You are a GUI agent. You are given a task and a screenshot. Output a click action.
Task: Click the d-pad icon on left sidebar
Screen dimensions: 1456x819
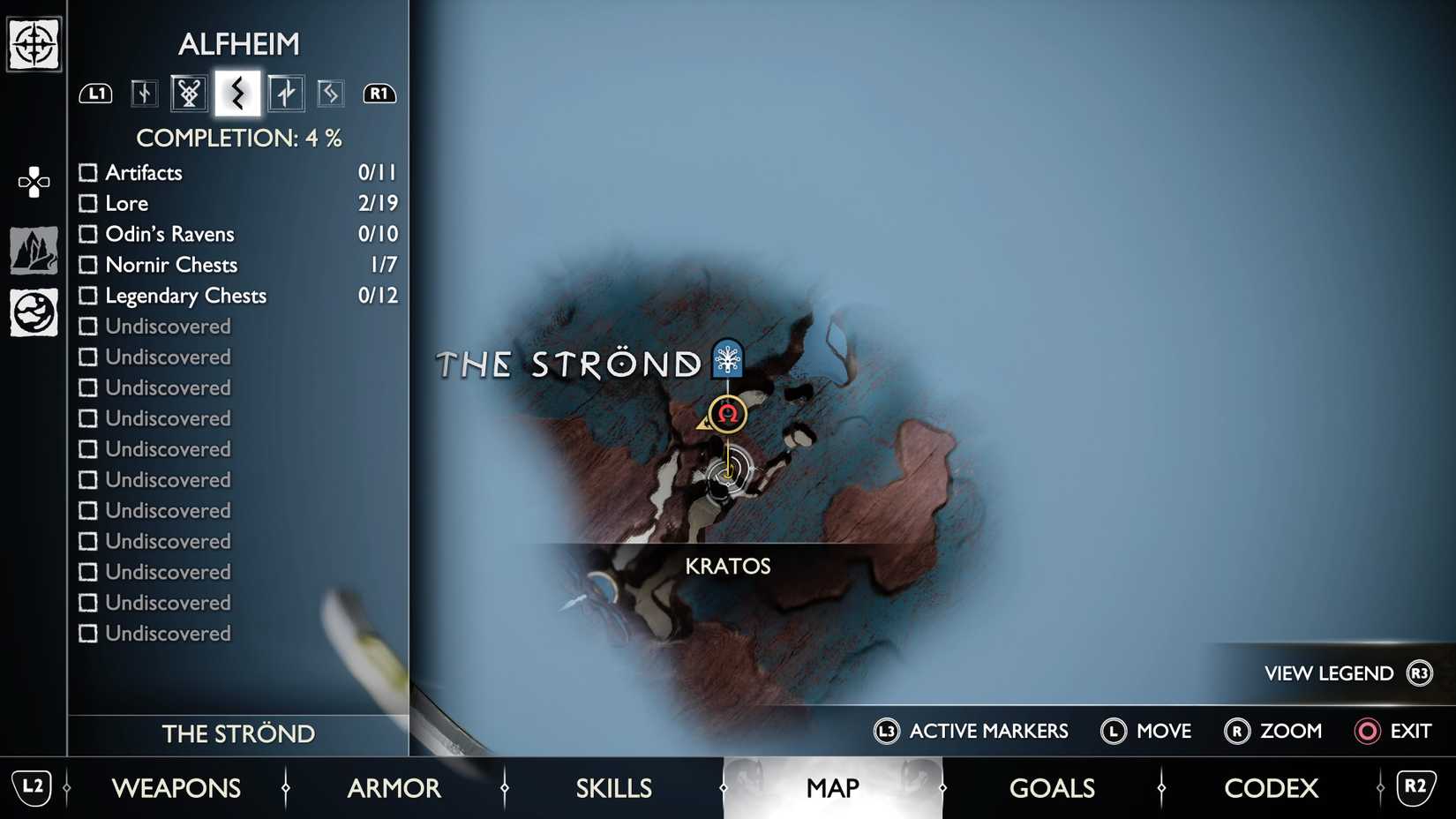coord(33,183)
